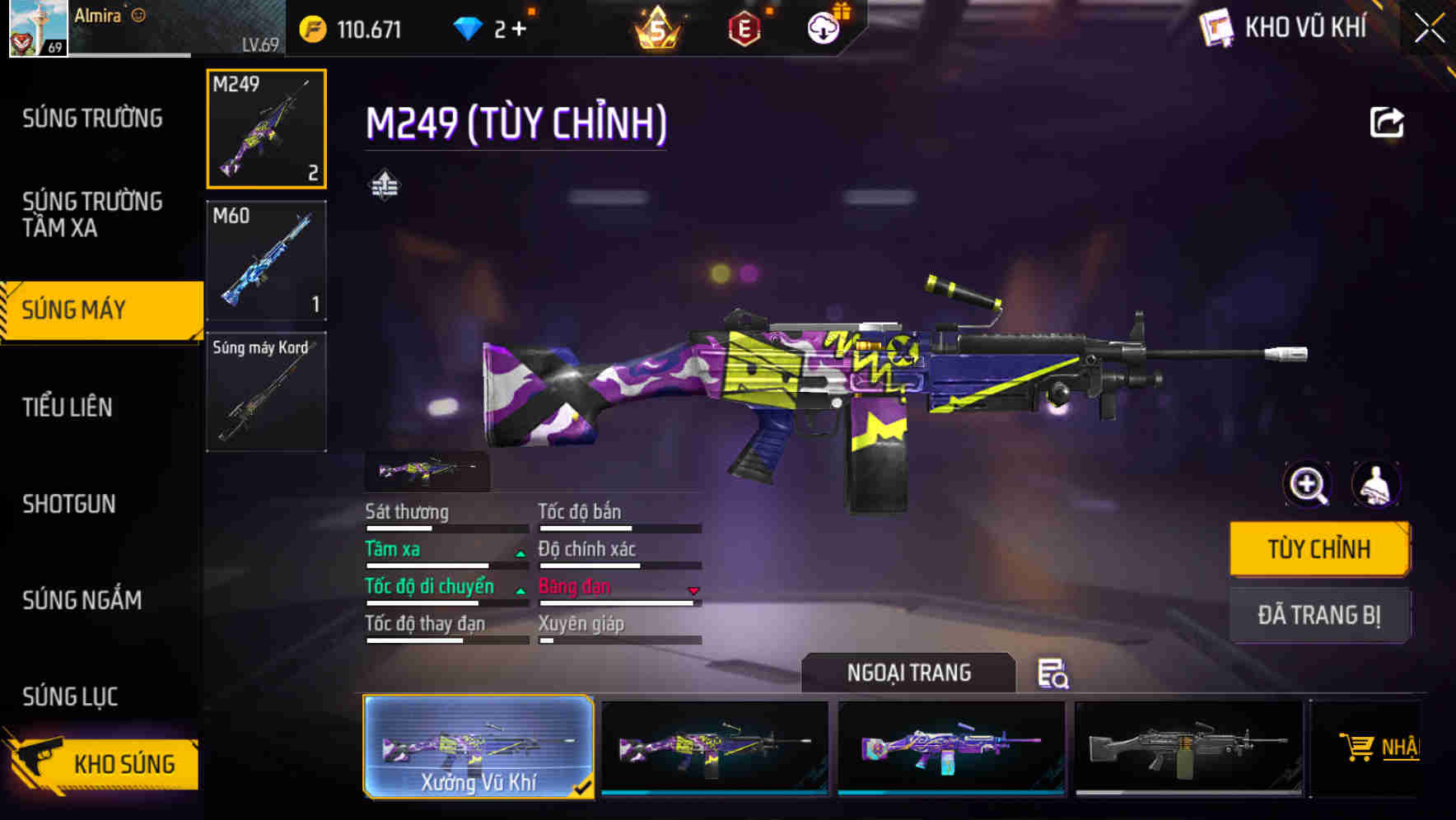Screen dimensions: 1456x820
Task: Toggle the ĐÃ TRANG BỊ equipped state
Action: pos(1318,615)
